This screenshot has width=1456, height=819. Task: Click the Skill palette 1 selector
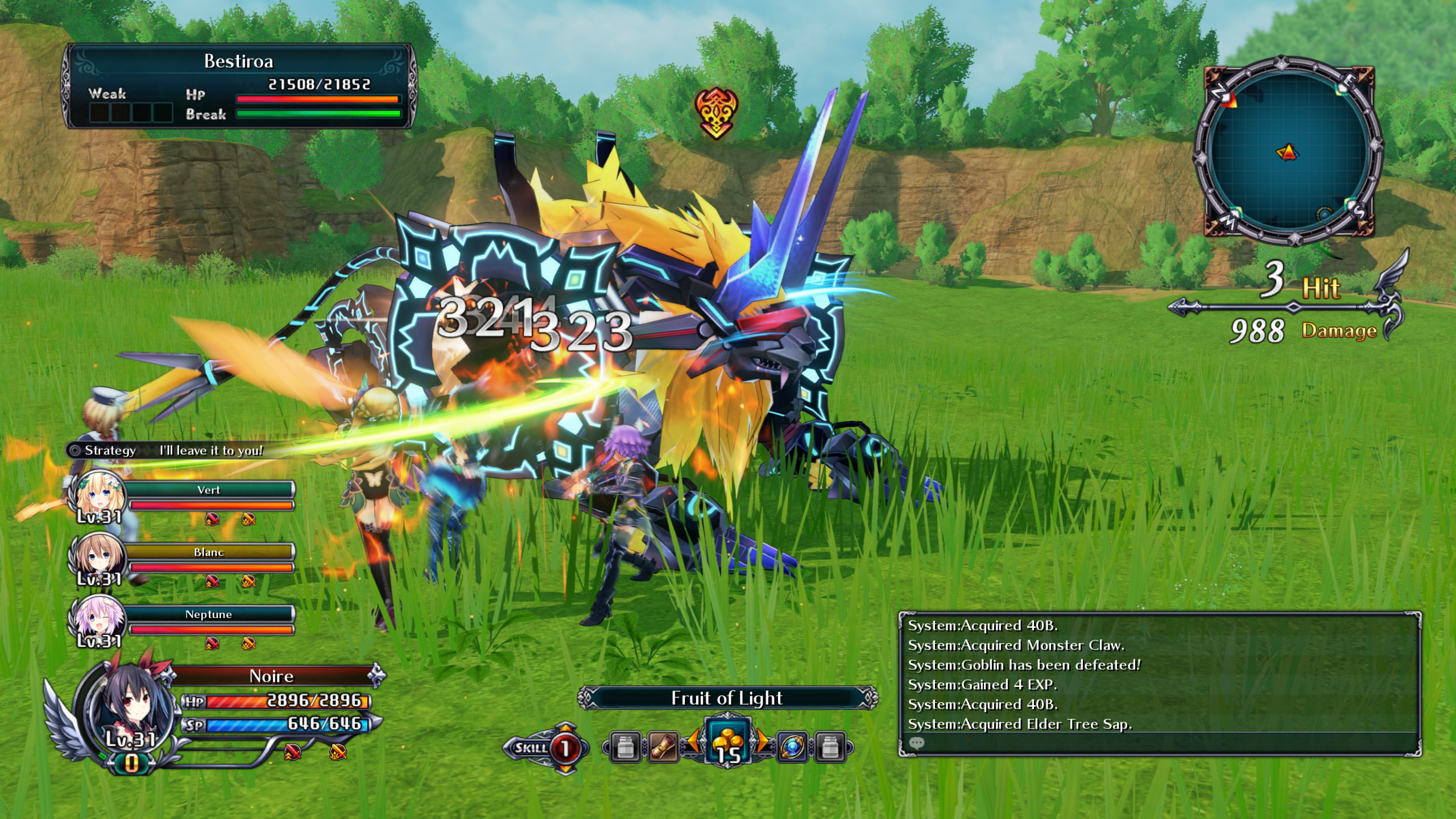click(565, 748)
